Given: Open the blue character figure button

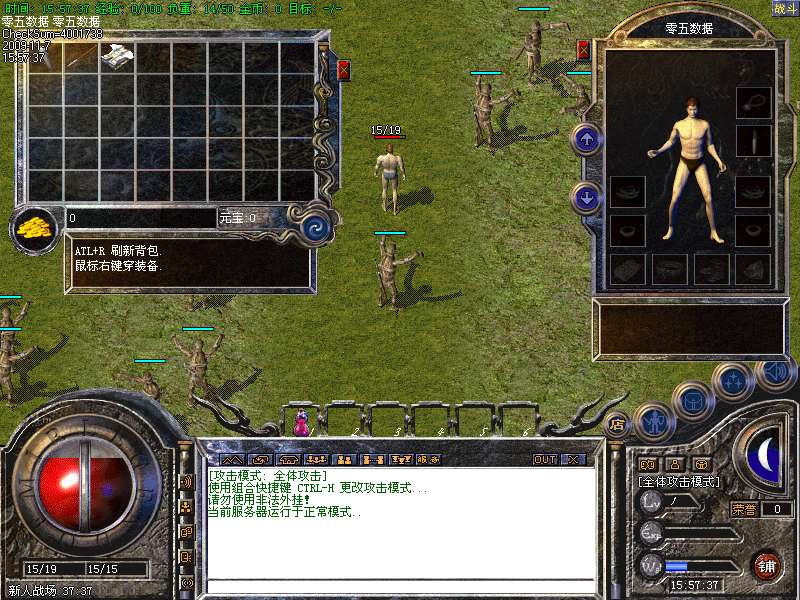Looking at the screenshot, I should pyautogui.click(x=654, y=421).
